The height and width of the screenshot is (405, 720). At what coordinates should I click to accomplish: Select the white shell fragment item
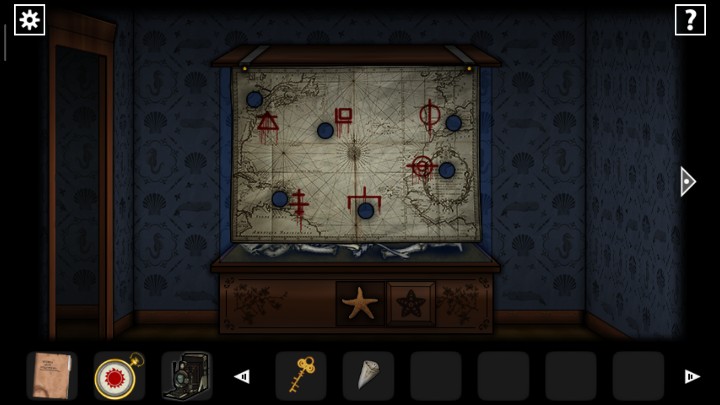click(367, 376)
